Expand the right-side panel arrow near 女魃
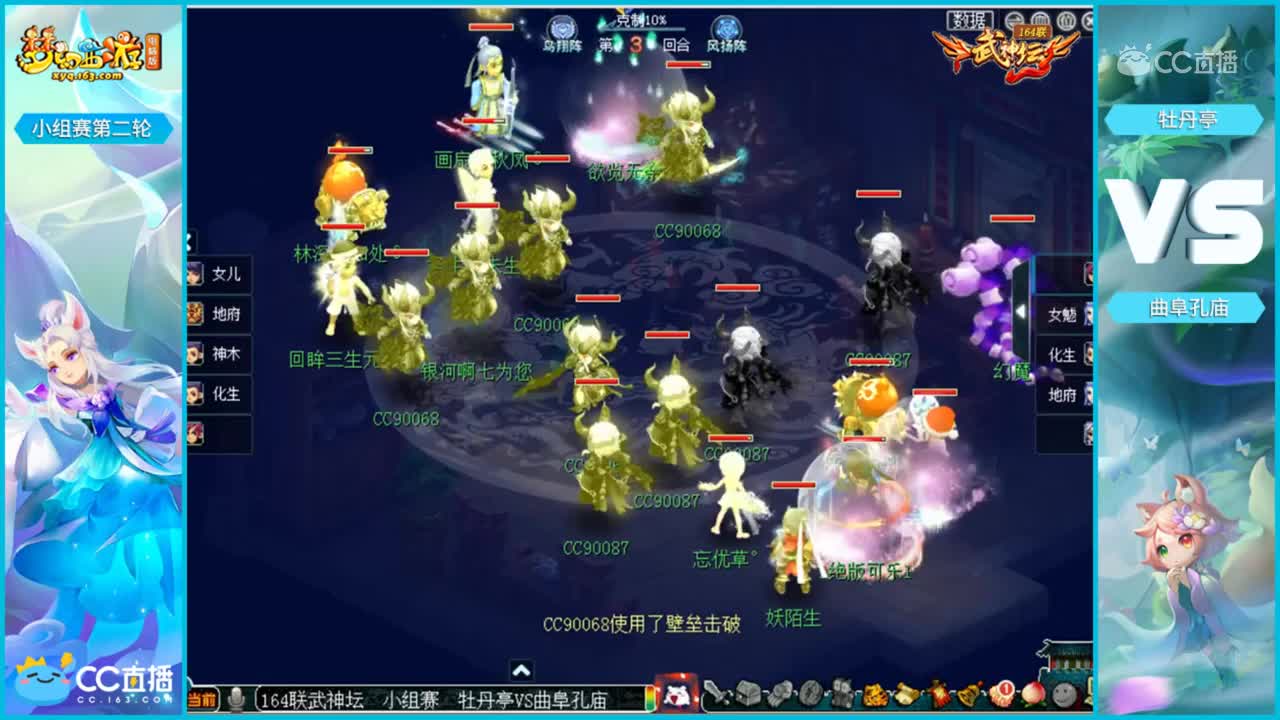The image size is (1280, 720). (1023, 311)
